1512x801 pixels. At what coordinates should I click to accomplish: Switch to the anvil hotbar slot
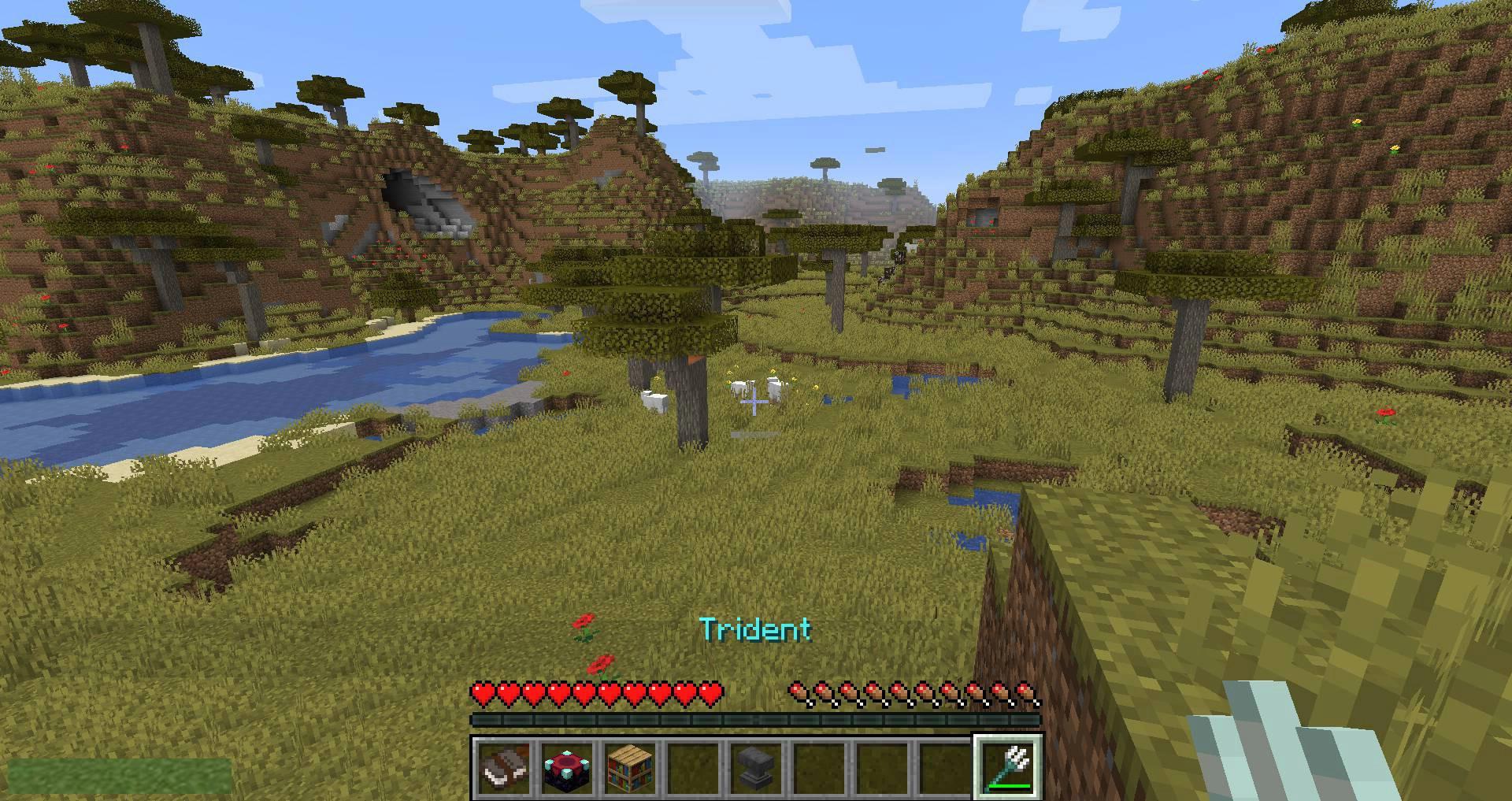click(756, 767)
